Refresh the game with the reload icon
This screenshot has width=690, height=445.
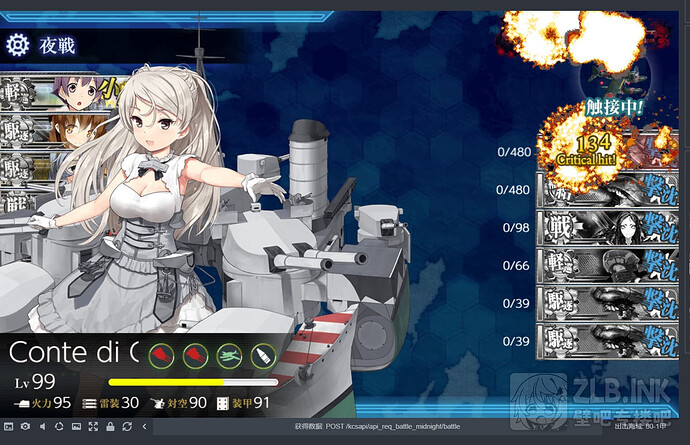coord(127,426)
